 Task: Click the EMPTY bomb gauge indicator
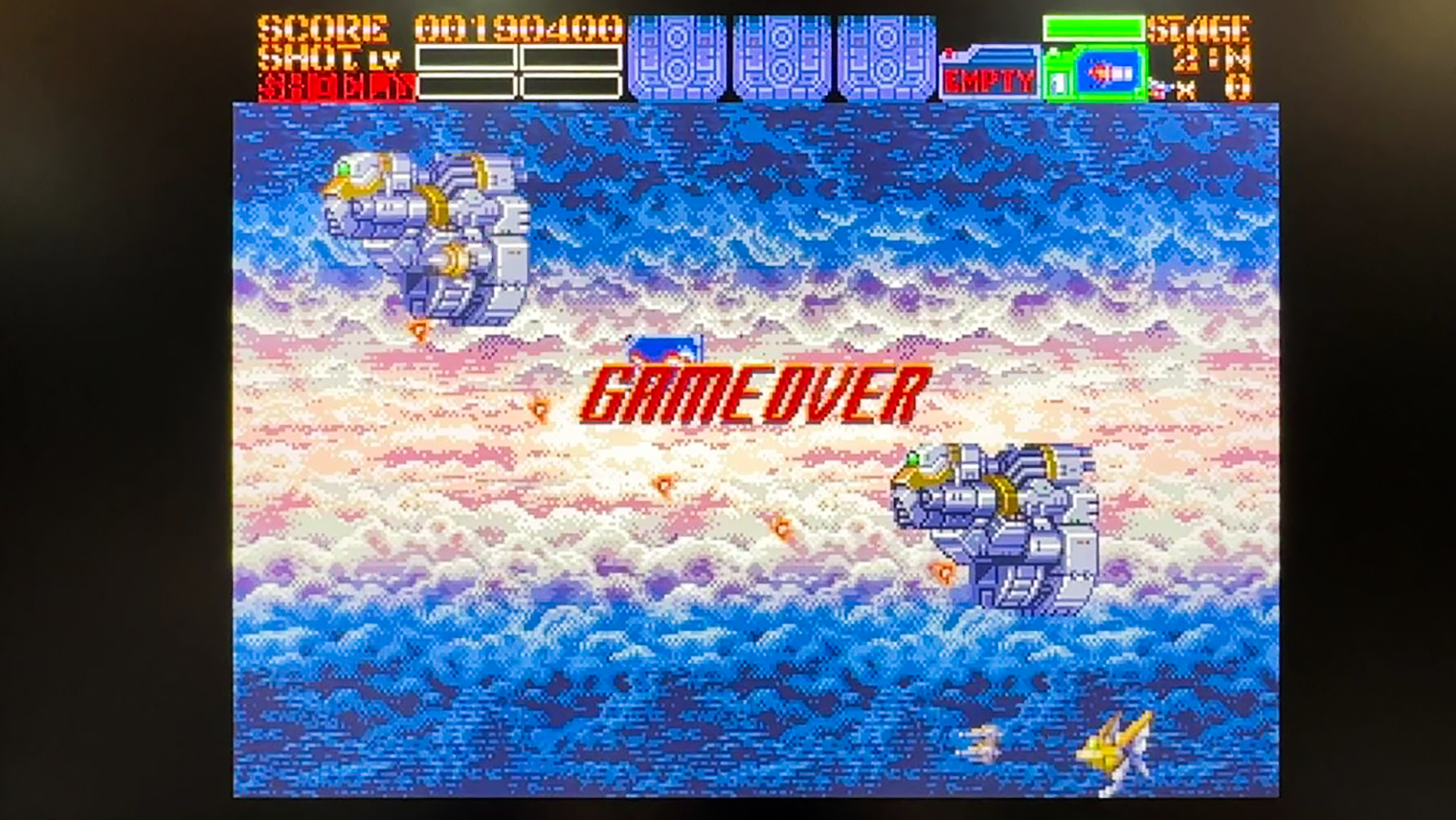(988, 74)
